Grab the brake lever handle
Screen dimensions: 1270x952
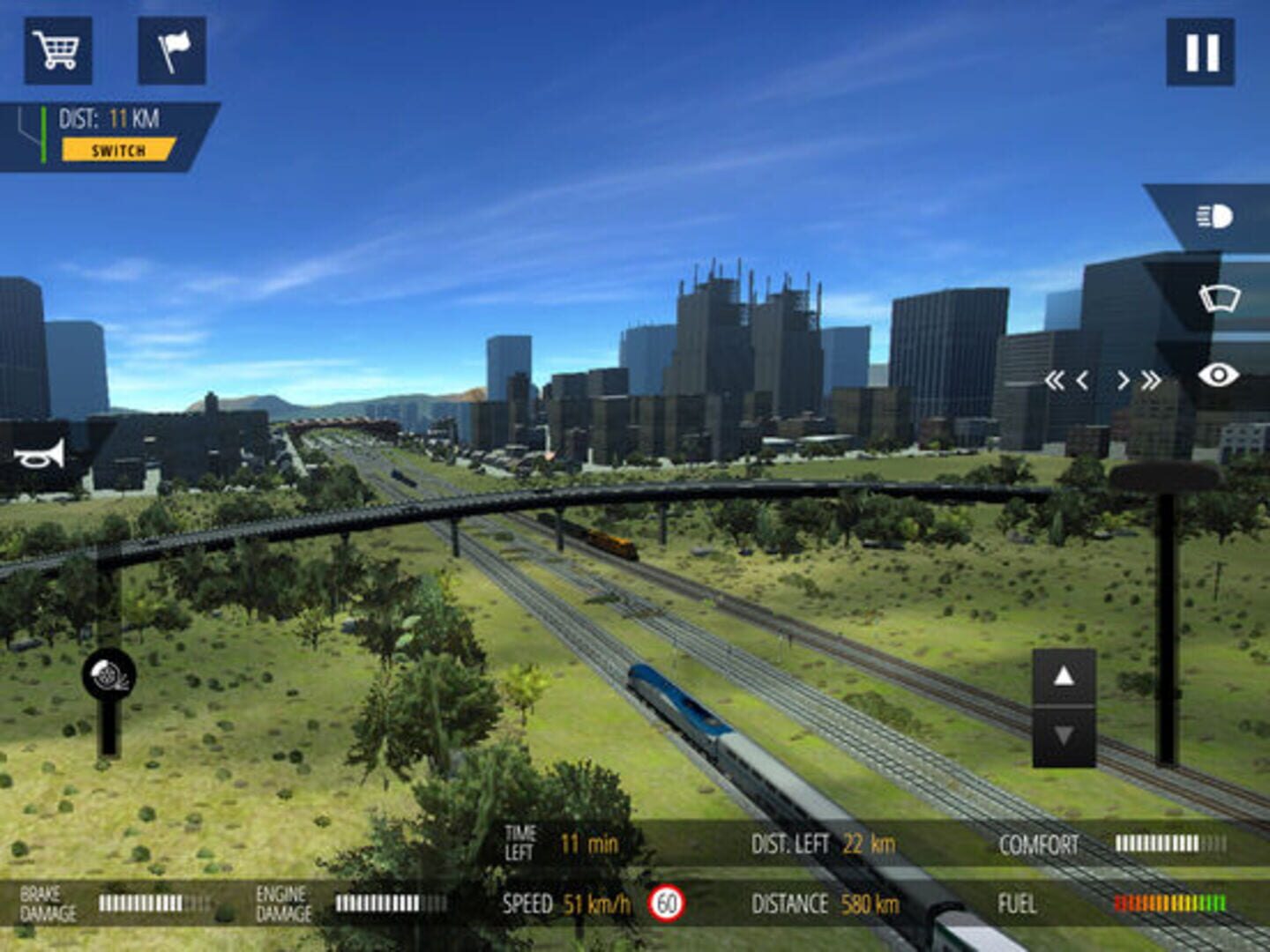click(109, 676)
